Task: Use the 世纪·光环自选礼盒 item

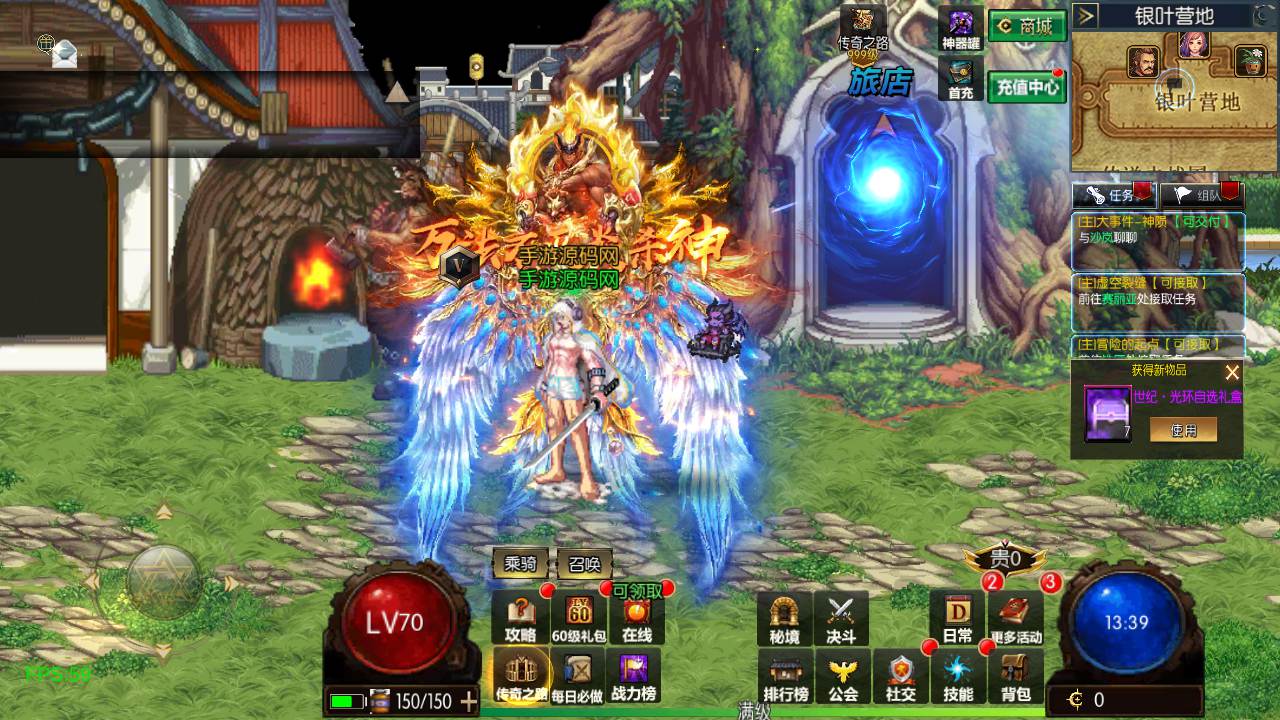Action: (1183, 429)
